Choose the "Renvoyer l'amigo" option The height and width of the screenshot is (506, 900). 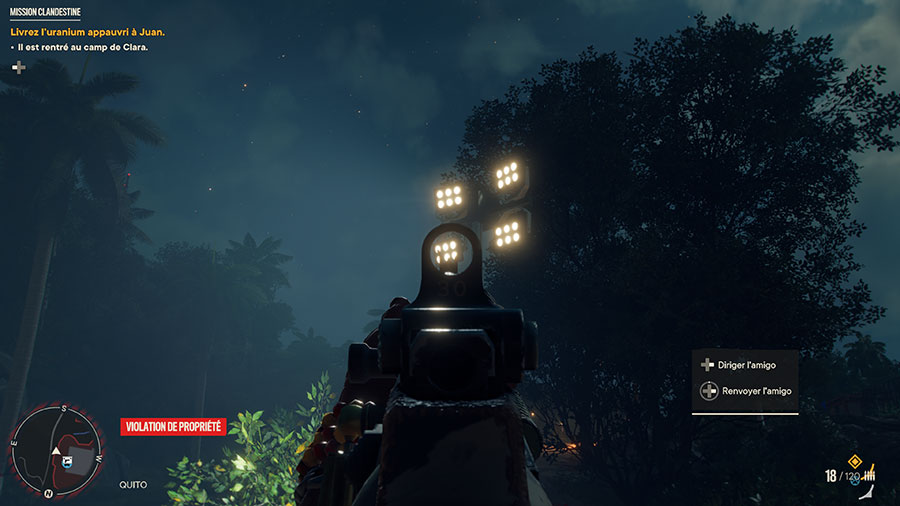(x=755, y=391)
